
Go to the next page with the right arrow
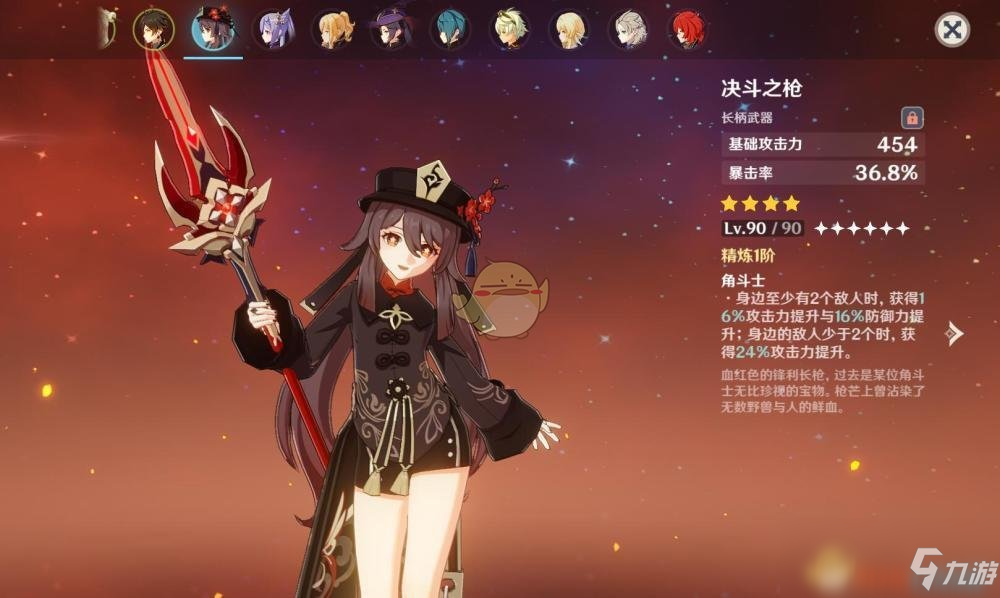pyautogui.click(x=955, y=334)
